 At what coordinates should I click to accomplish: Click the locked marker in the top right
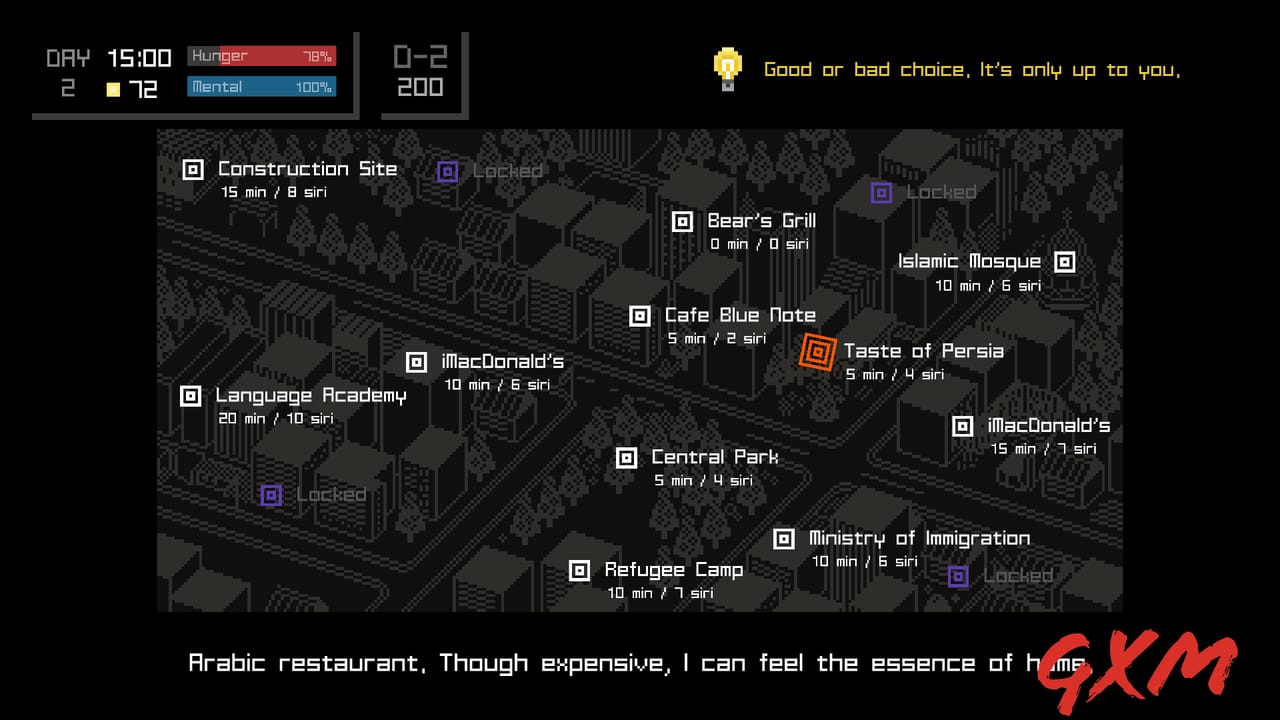point(881,192)
